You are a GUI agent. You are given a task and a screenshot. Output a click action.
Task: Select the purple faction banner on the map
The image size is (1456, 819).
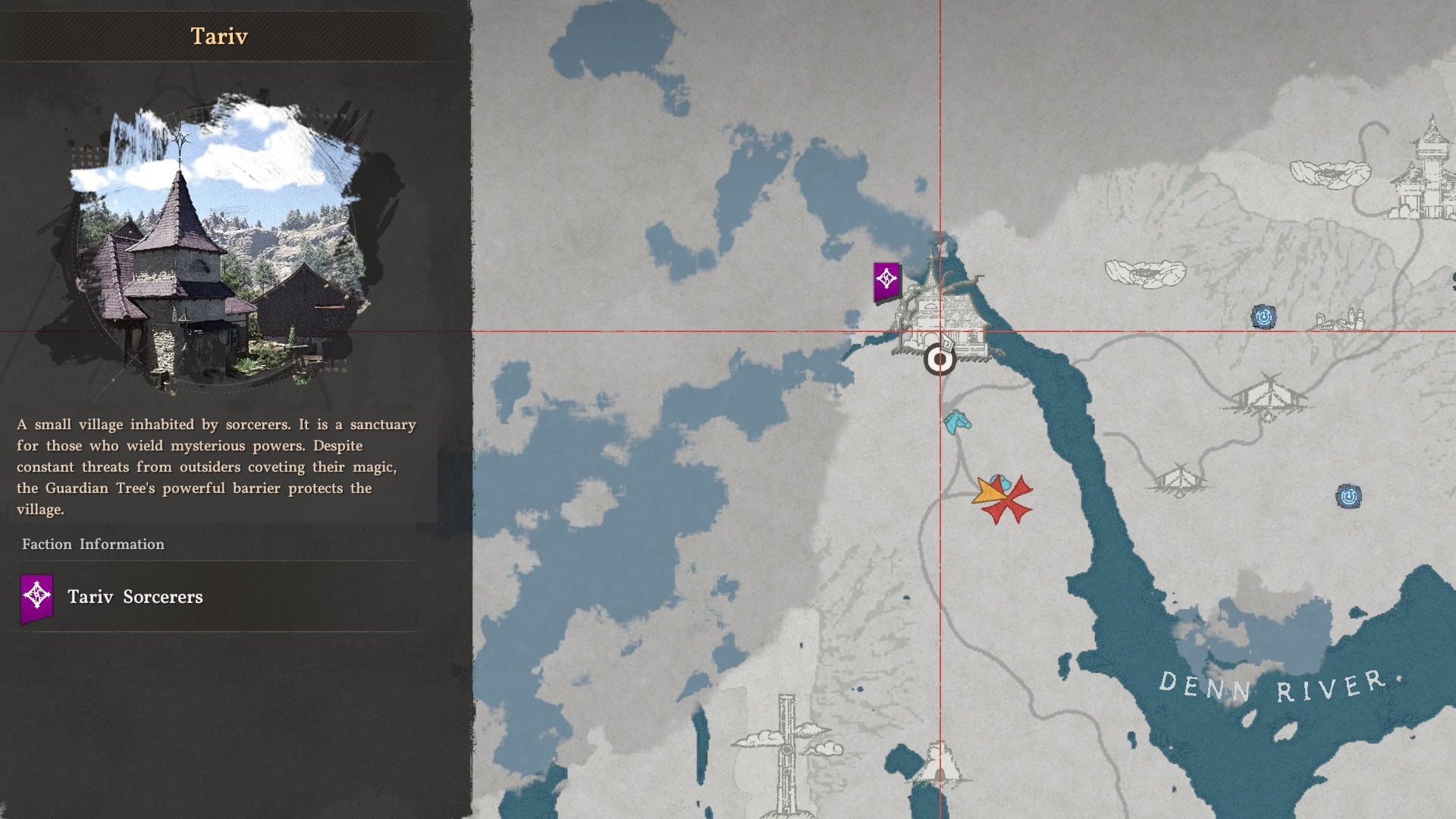pos(886,282)
